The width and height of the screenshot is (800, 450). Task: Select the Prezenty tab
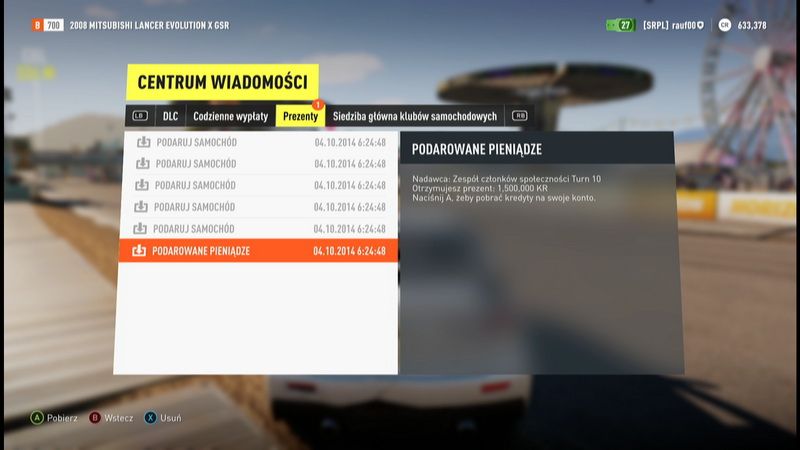[300, 116]
